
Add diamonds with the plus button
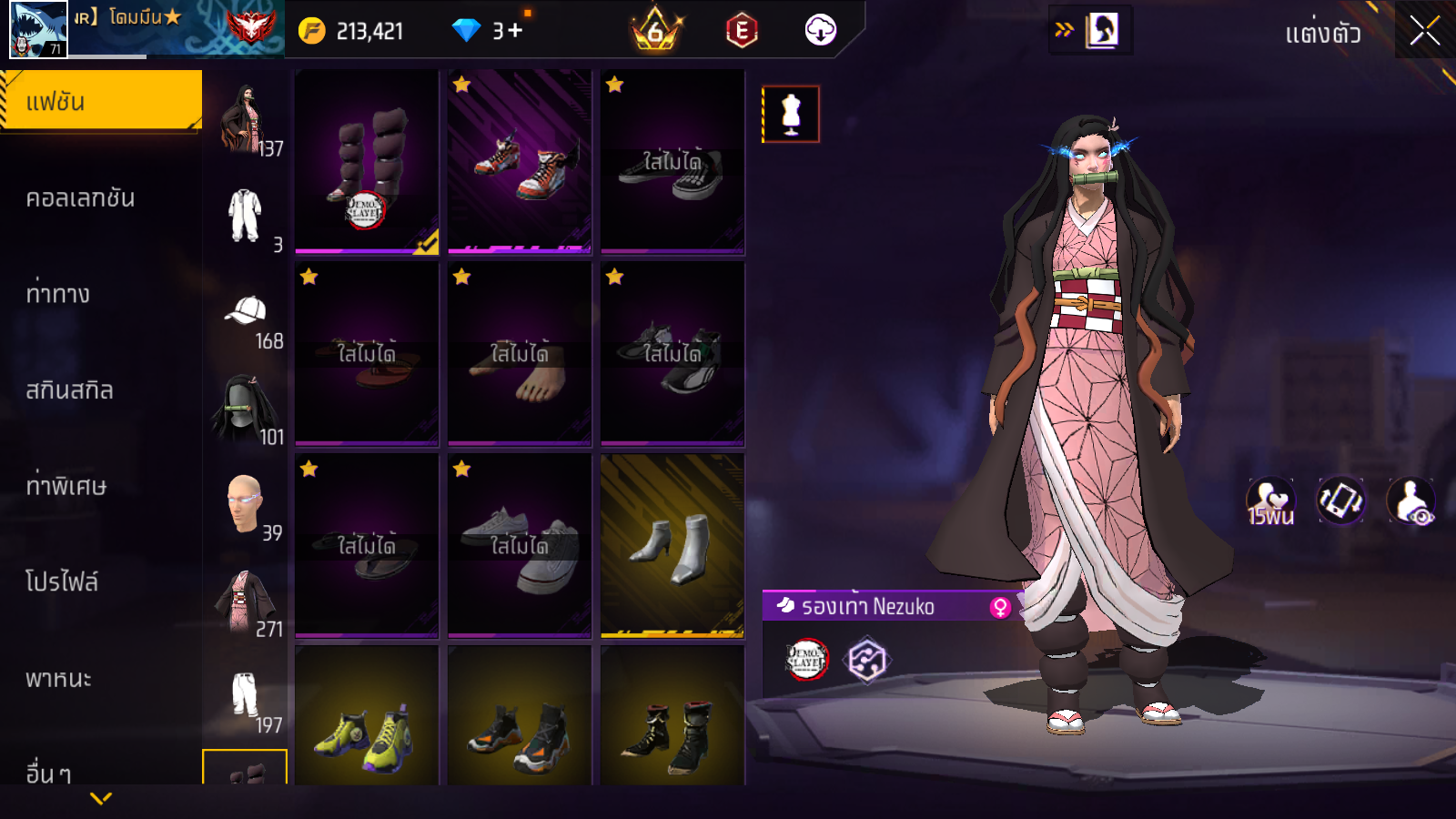point(515,31)
